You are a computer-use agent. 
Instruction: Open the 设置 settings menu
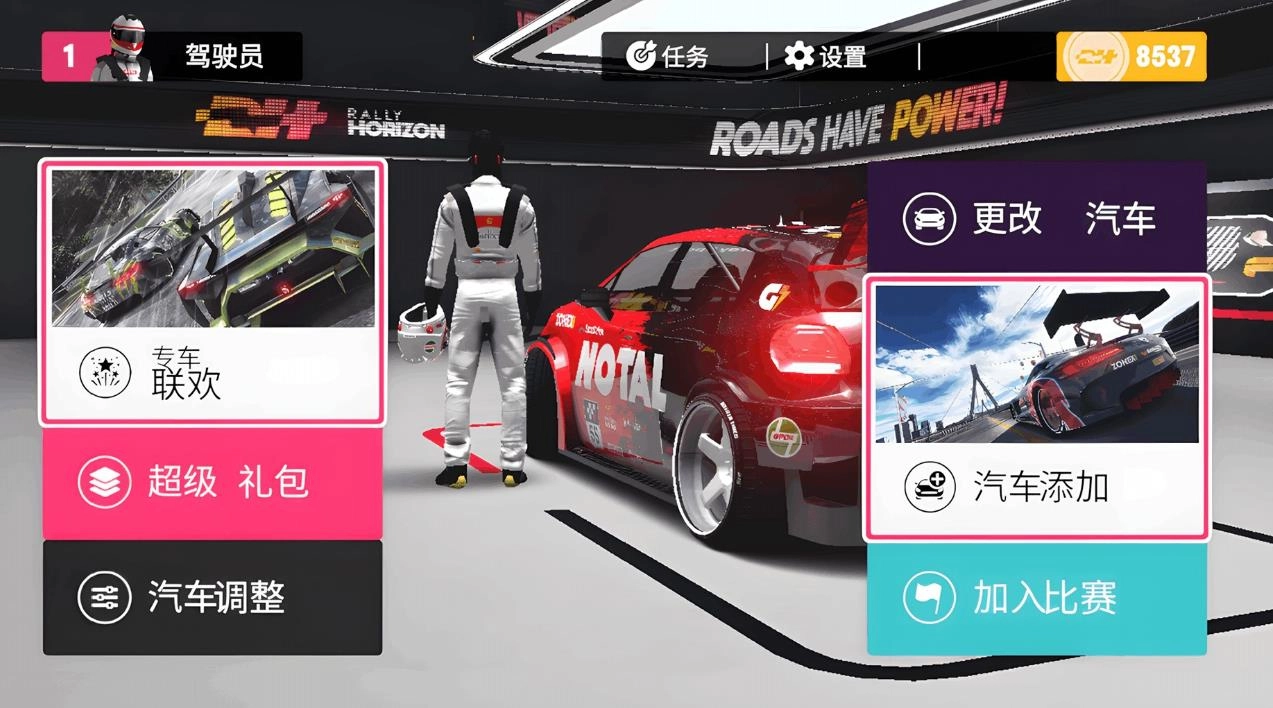826,56
